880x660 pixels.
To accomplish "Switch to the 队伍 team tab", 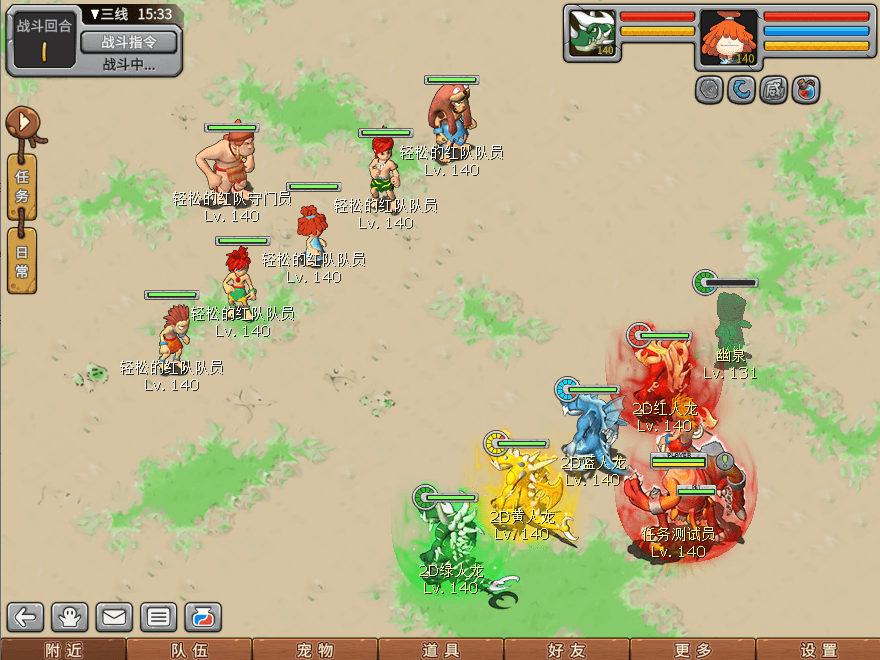I will coord(189,650).
